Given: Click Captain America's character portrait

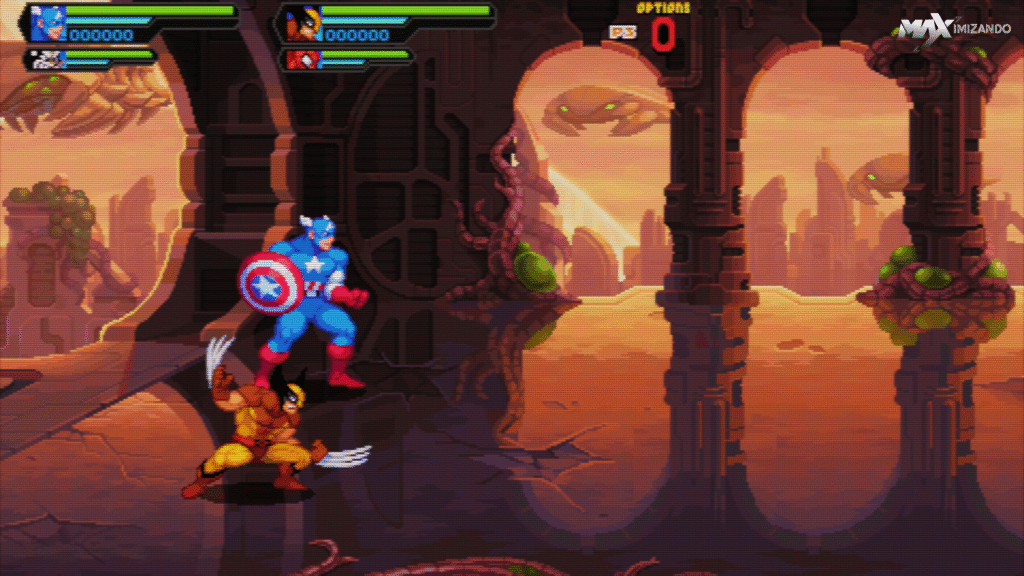Looking at the screenshot, I should point(48,23).
